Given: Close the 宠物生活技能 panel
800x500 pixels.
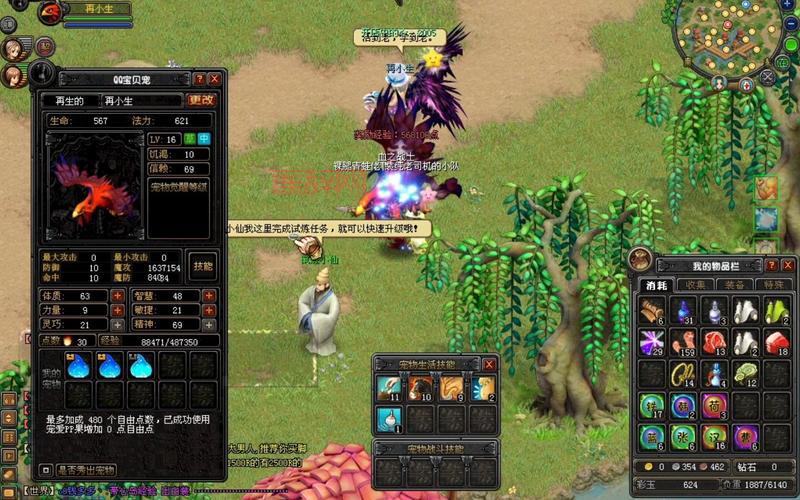Looking at the screenshot, I should pyautogui.click(x=489, y=364).
